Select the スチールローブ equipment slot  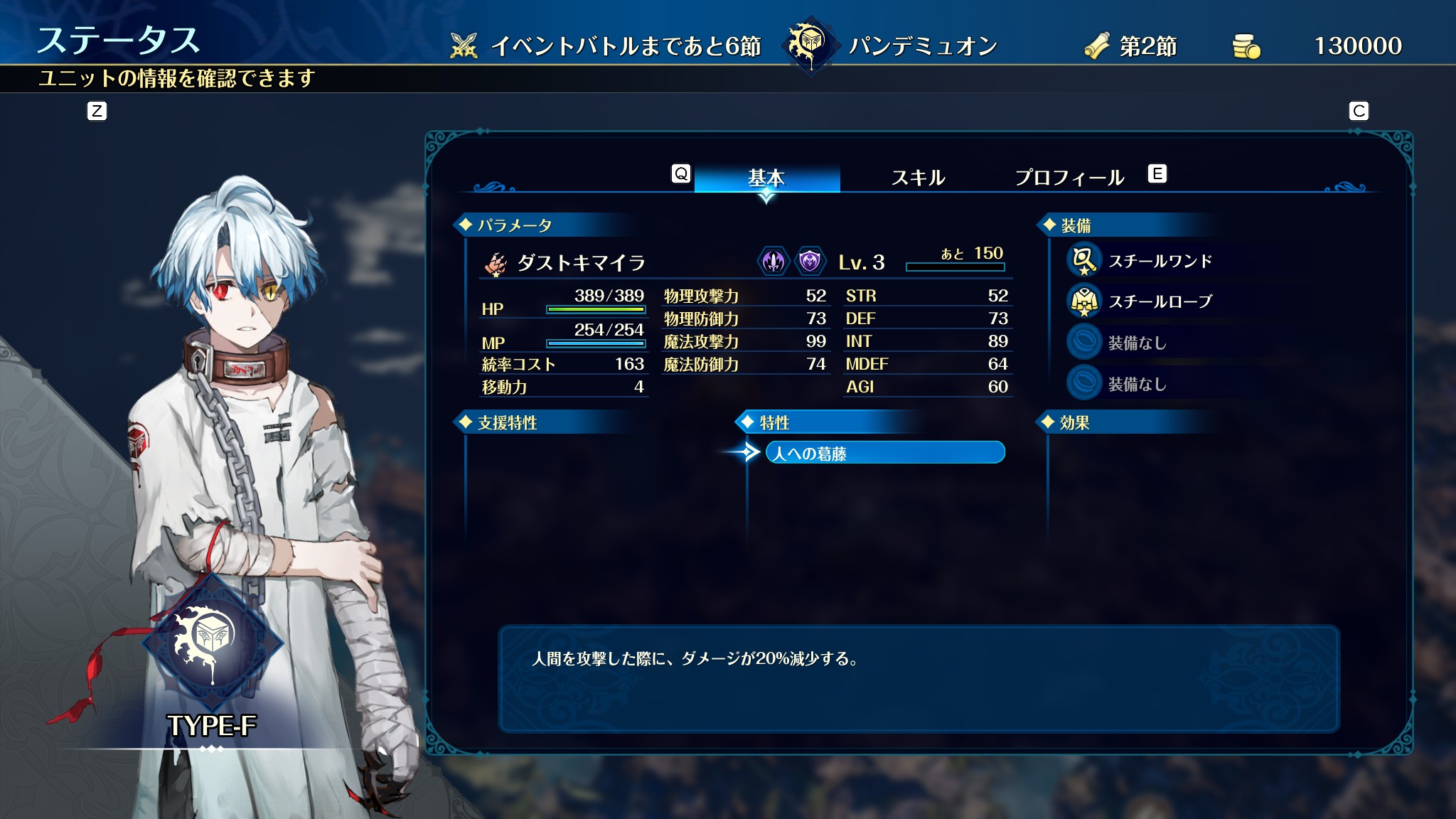point(1160,301)
